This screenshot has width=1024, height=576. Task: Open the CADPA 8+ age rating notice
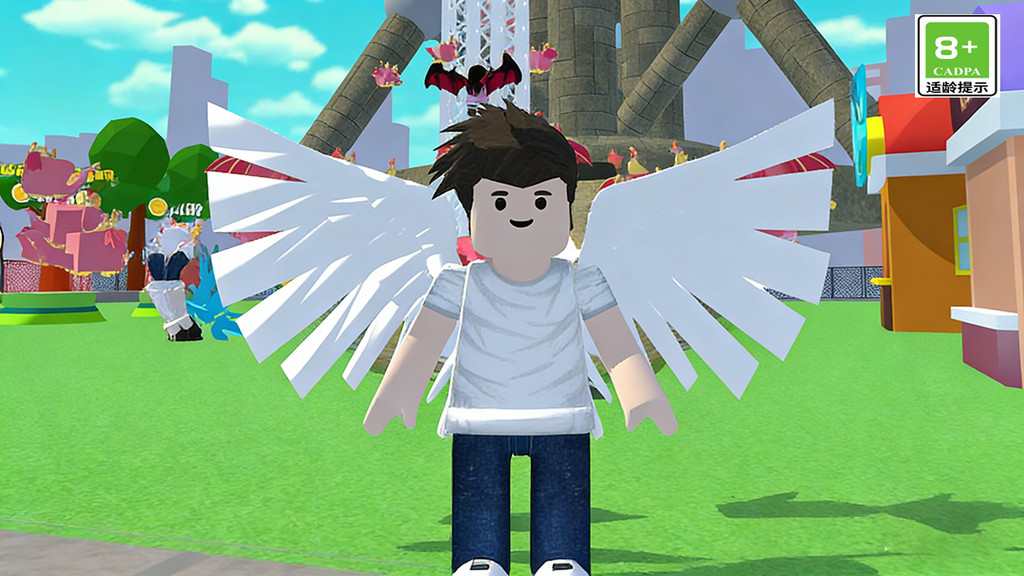coord(957,56)
